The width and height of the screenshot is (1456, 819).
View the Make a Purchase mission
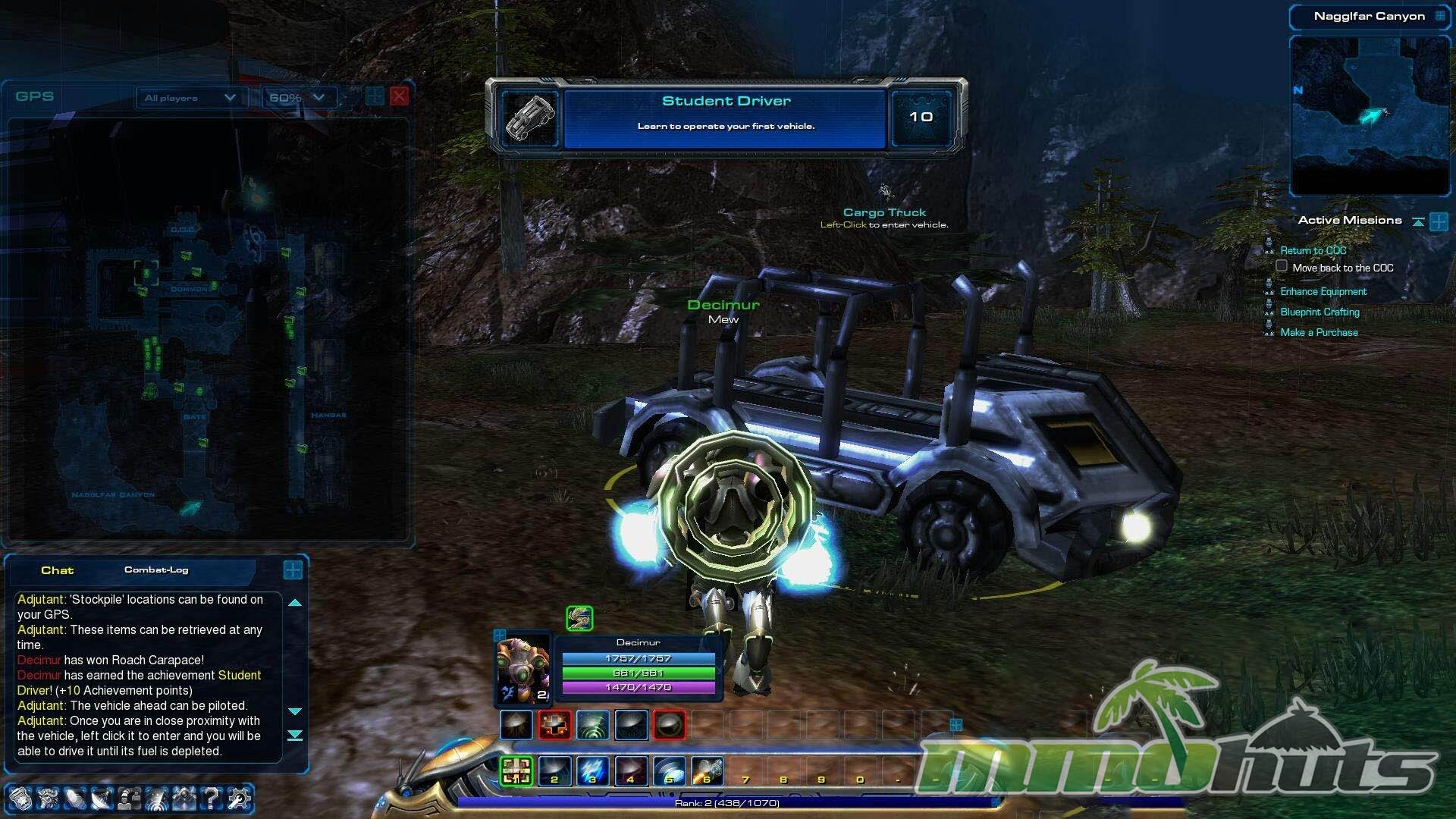(1319, 333)
